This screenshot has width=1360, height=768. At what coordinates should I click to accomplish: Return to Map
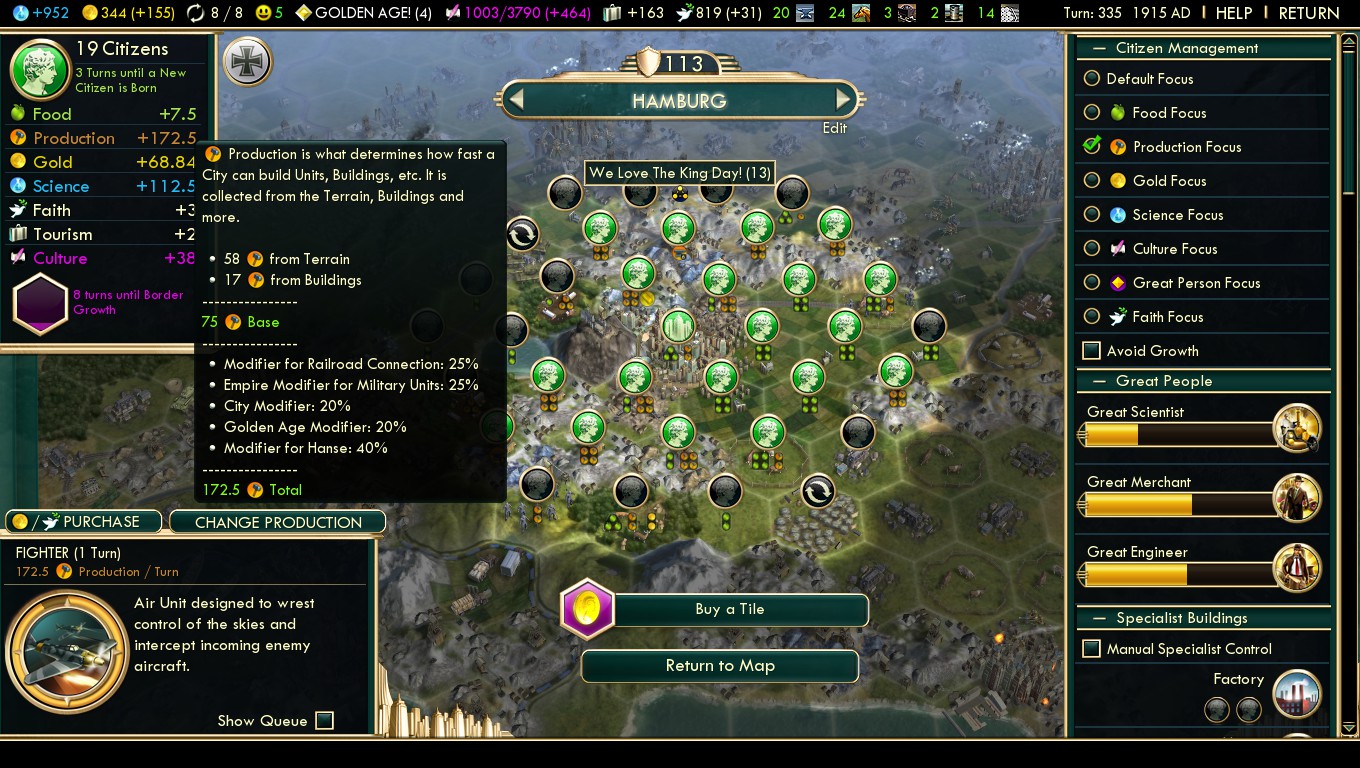[720, 666]
